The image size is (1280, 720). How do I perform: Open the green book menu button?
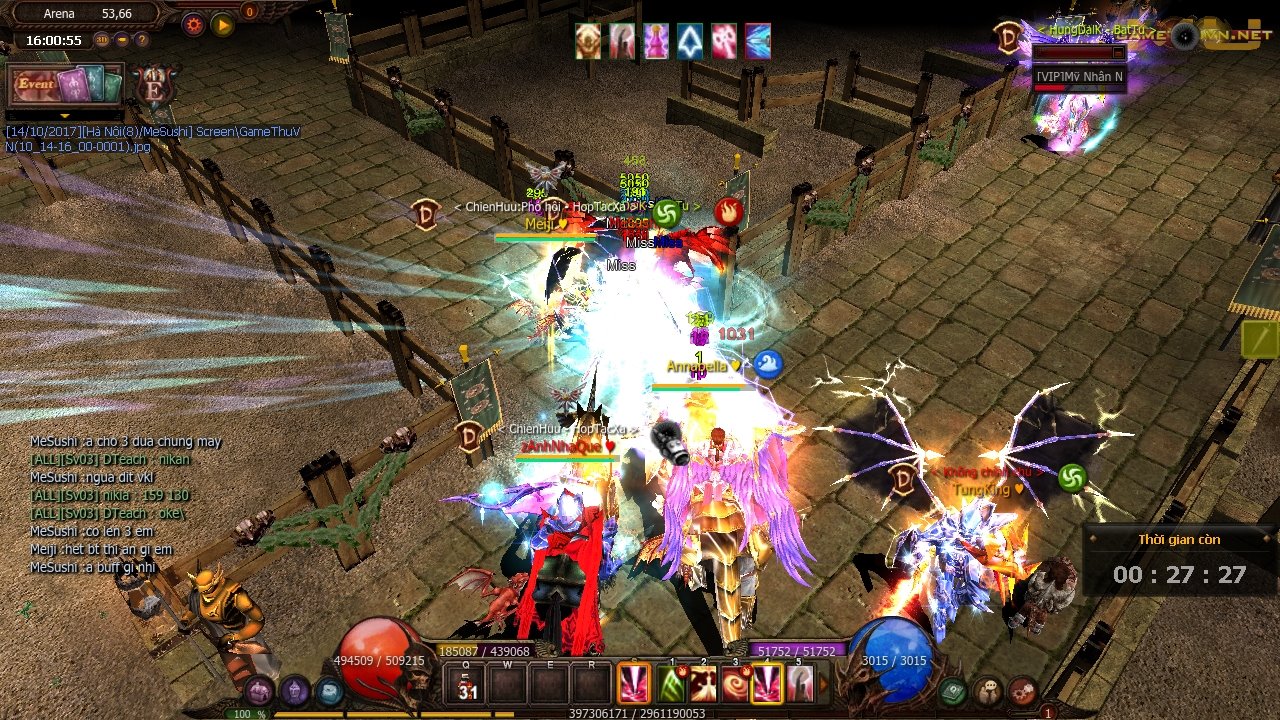click(953, 690)
